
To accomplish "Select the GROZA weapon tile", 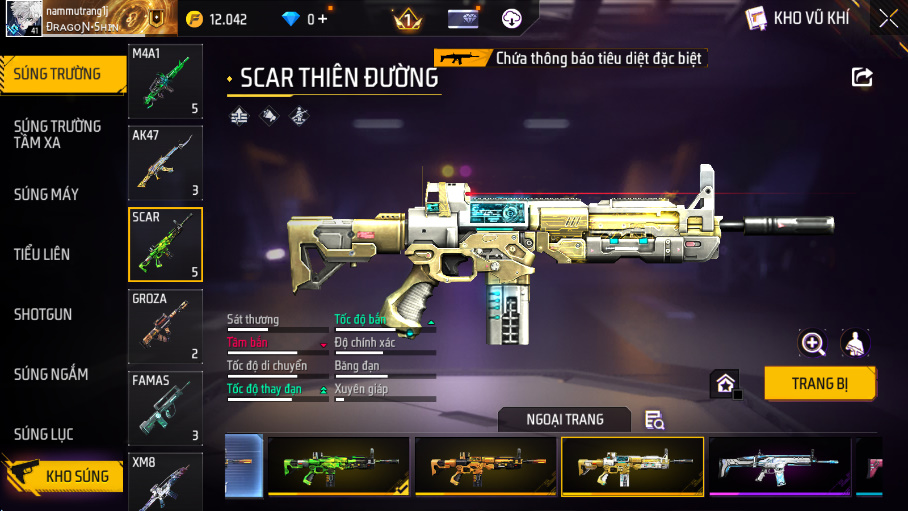I will (166, 327).
